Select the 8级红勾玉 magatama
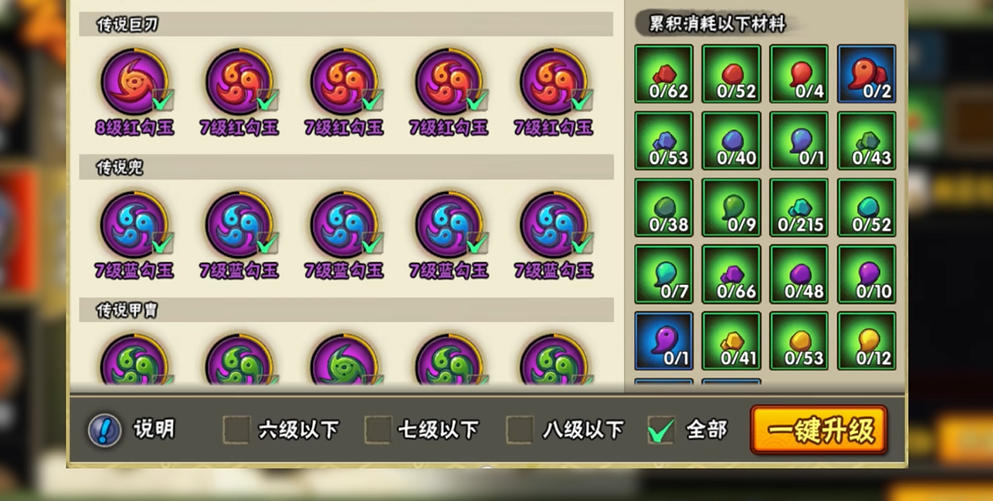 coord(134,84)
